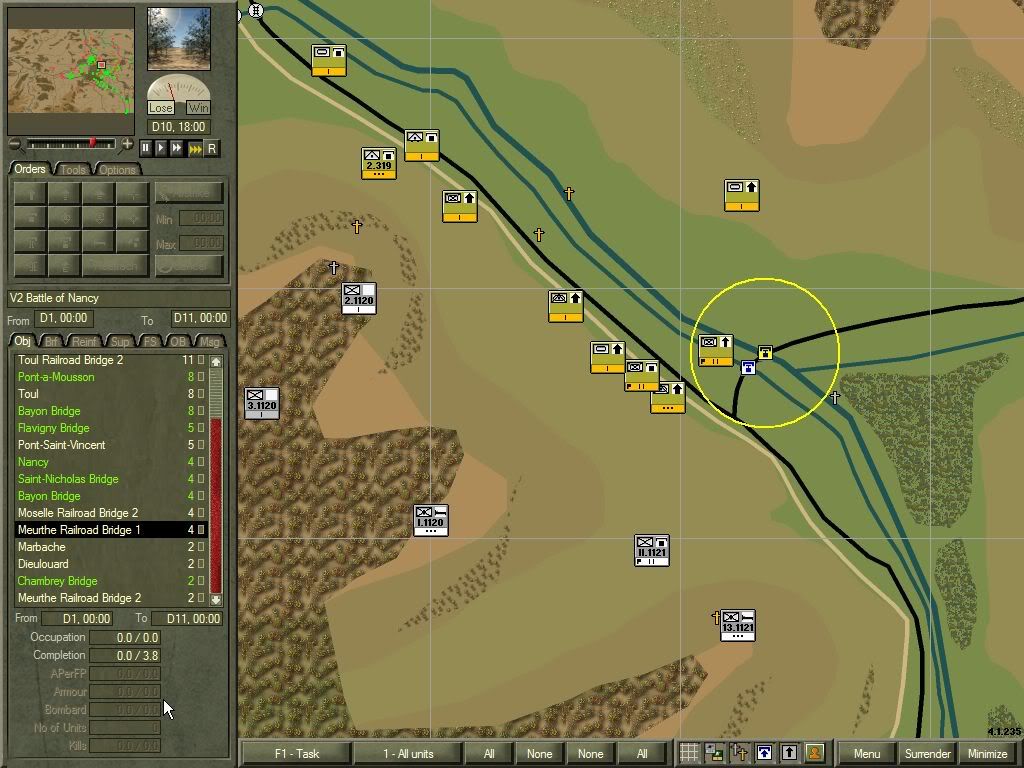Image resolution: width=1024 pixels, height=768 pixels.
Task: Set double-arrow fast speed
Action: click(x=177, y=148)
